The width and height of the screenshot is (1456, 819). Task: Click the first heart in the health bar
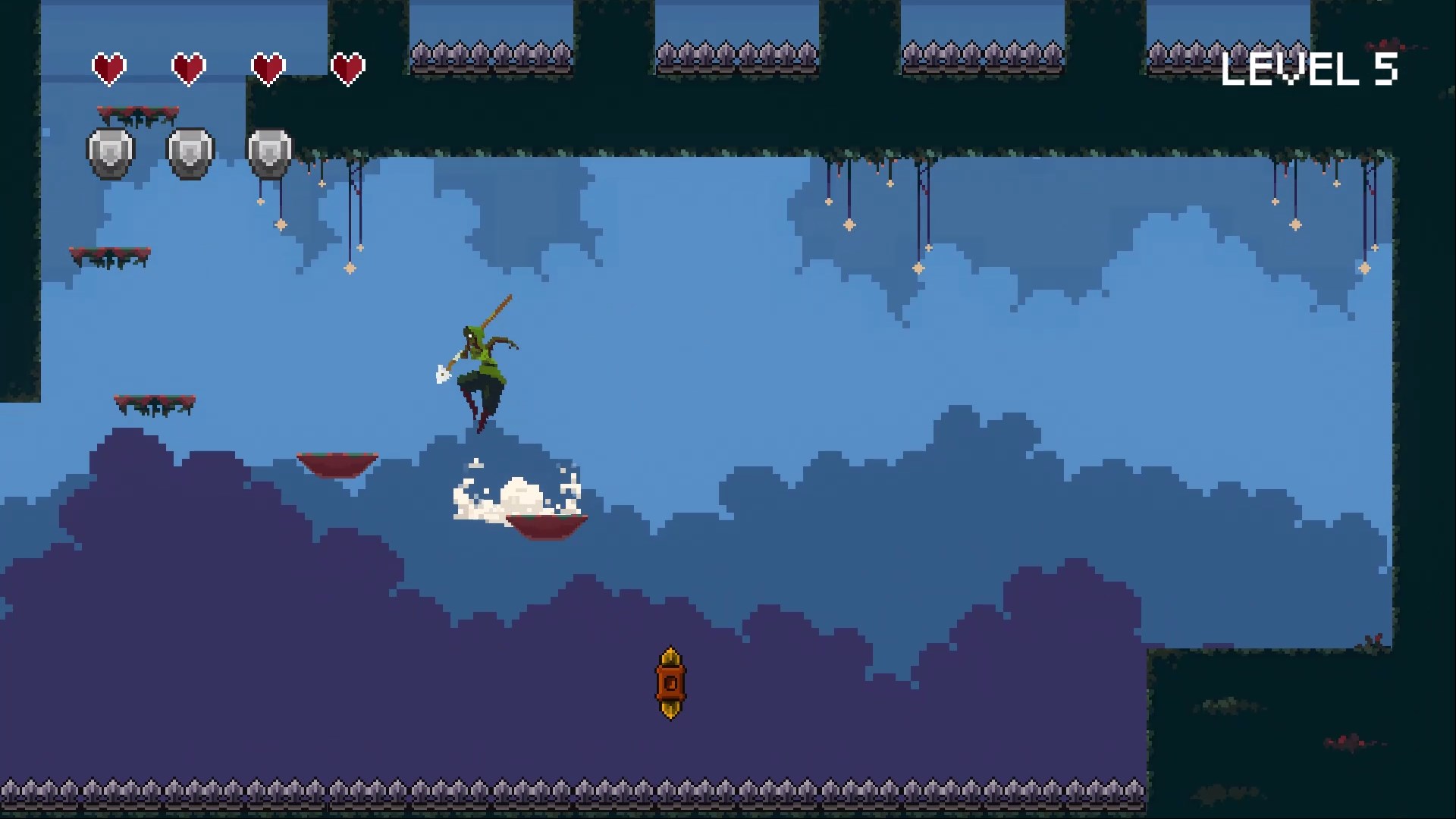[108, 67]
